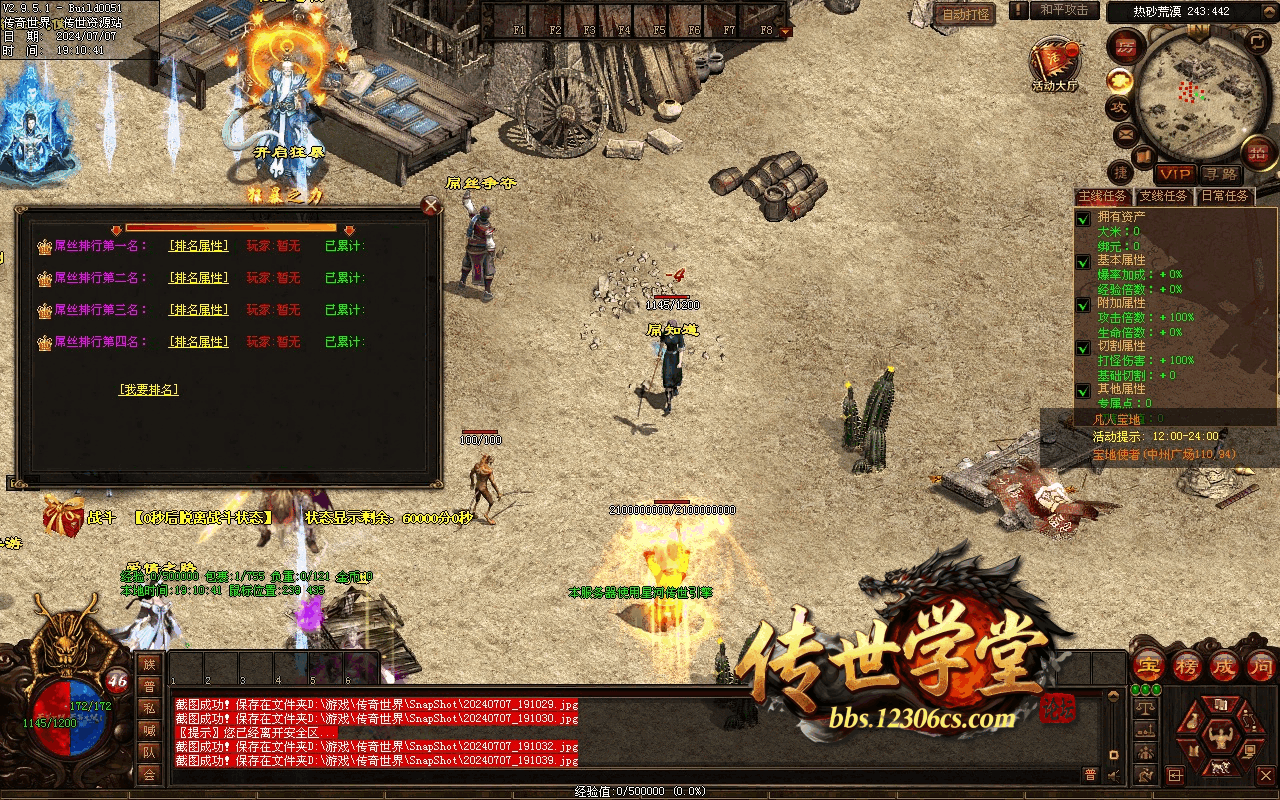Open the 榜 ranking round button
This screenshot has width=1280, height=800.
coord(1187,666)
